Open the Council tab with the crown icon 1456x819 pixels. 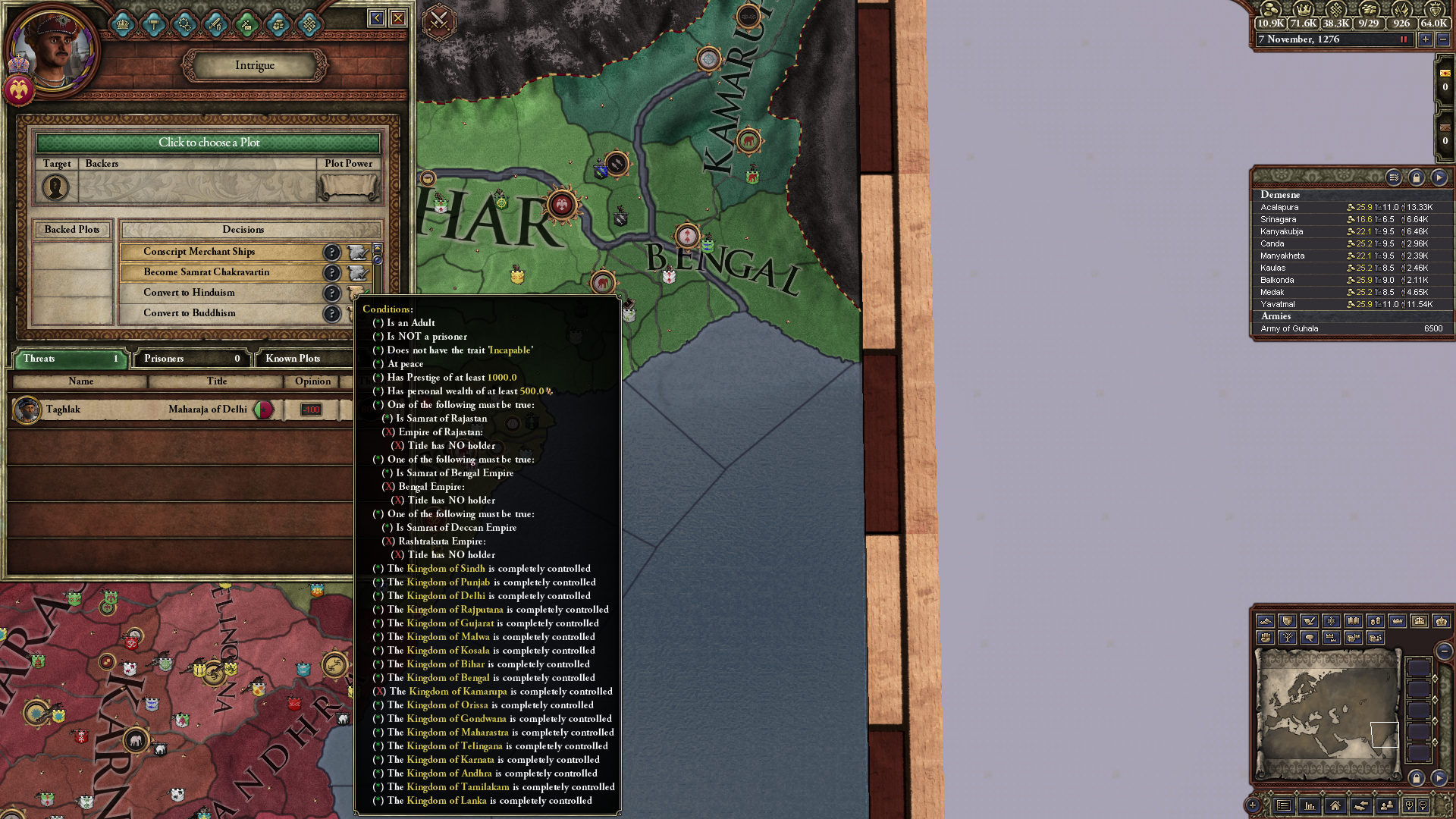click(124, 24)
